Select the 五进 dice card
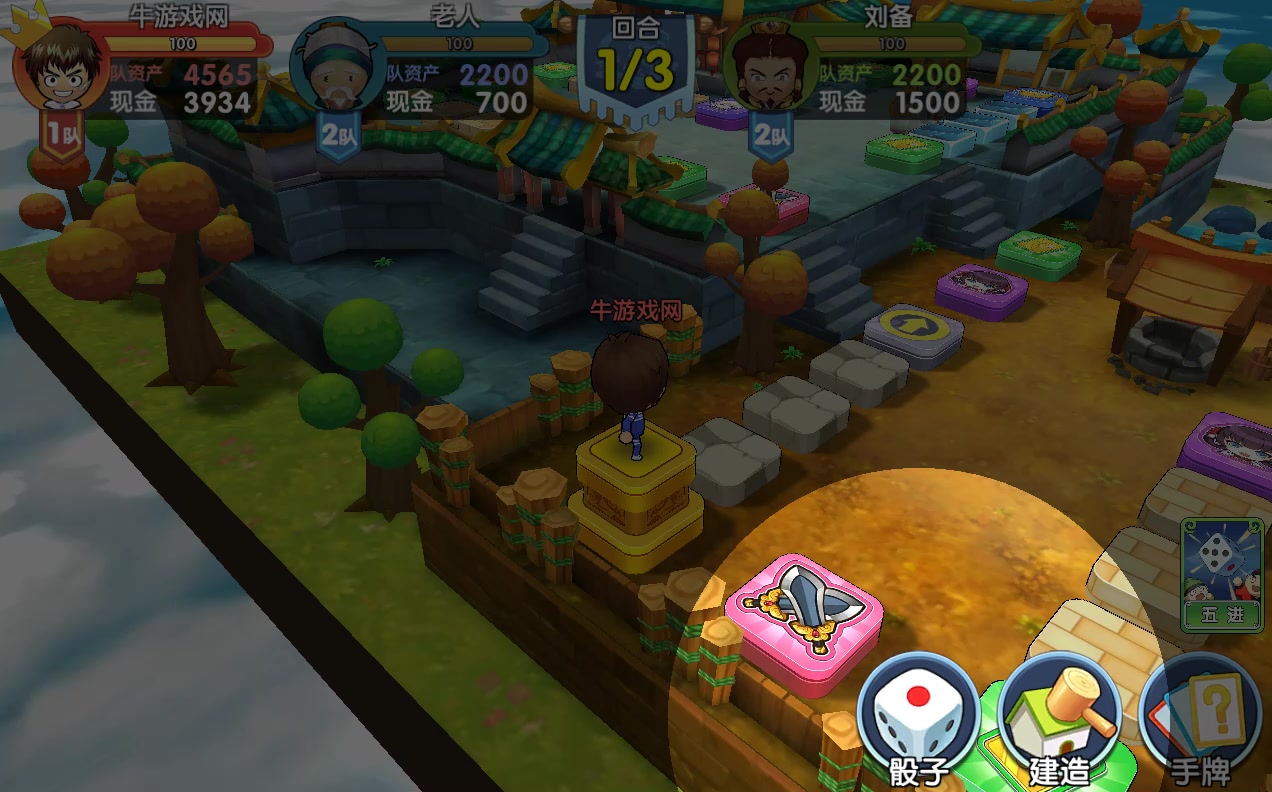The height and width of the screenshot is (792, 1272). pyautogui.click(x=1221, y=574)
